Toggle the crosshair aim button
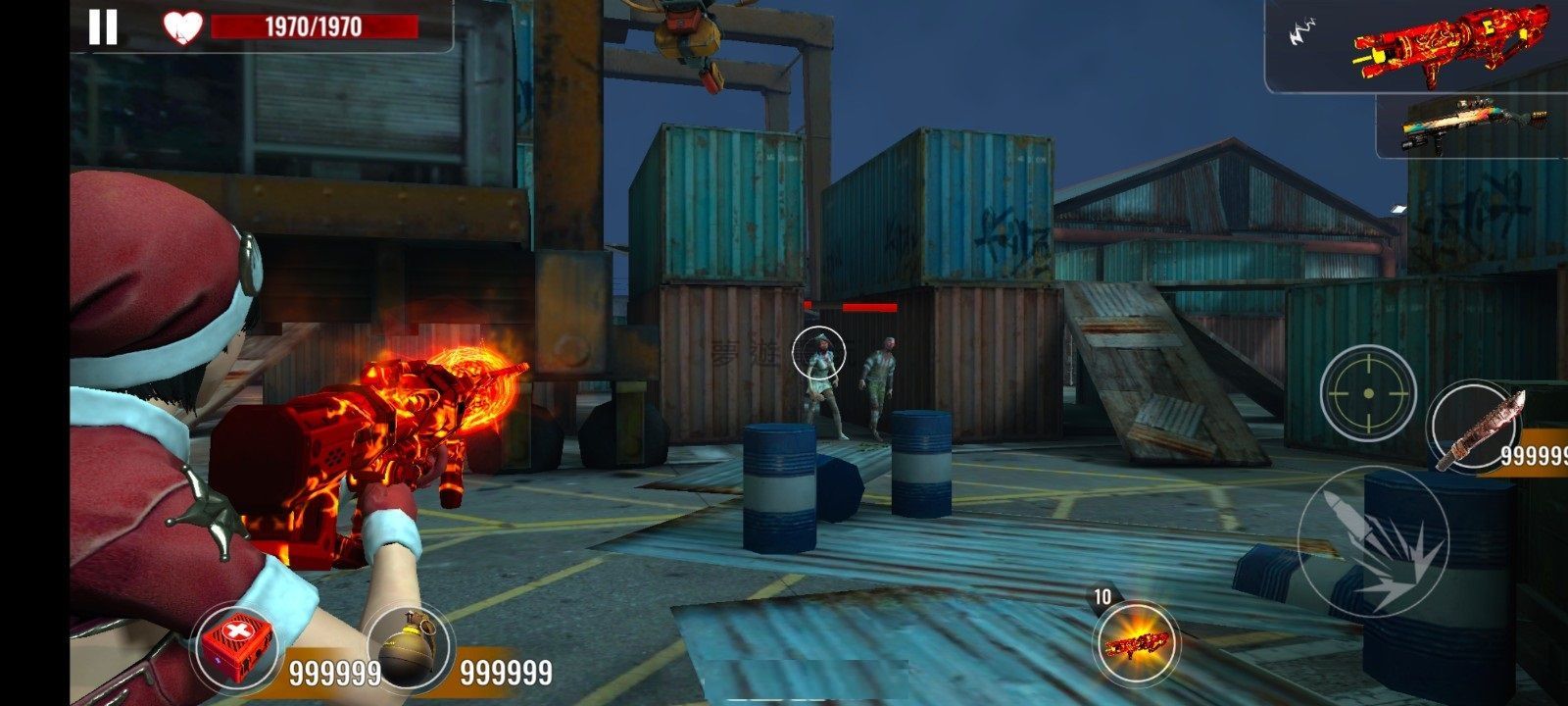Screen dimensions: 1568x706 tap(1367, 393)
